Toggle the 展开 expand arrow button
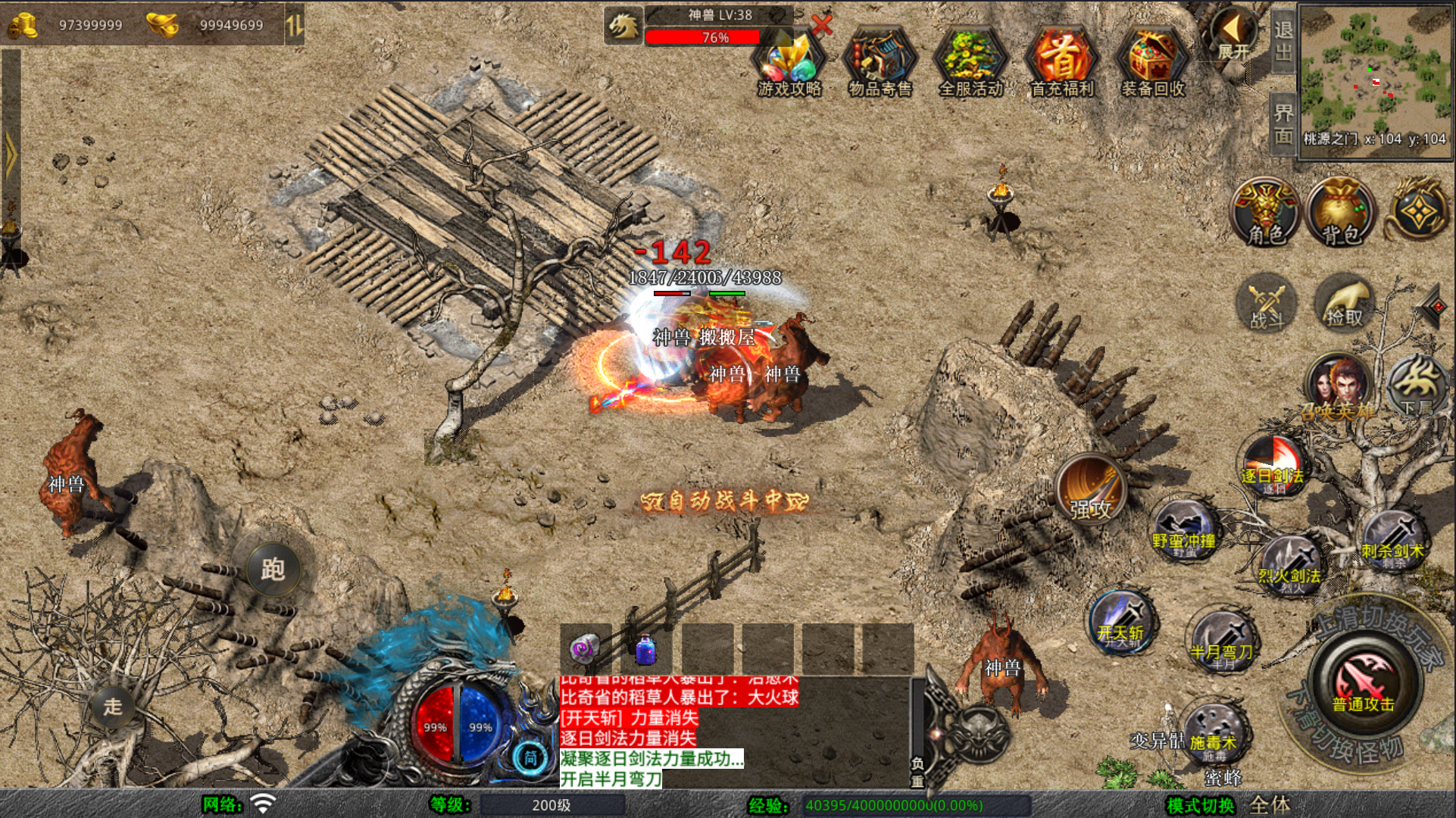This screenshot has height=818, width=1456. pyautogui.click(x=1233, y=34)
